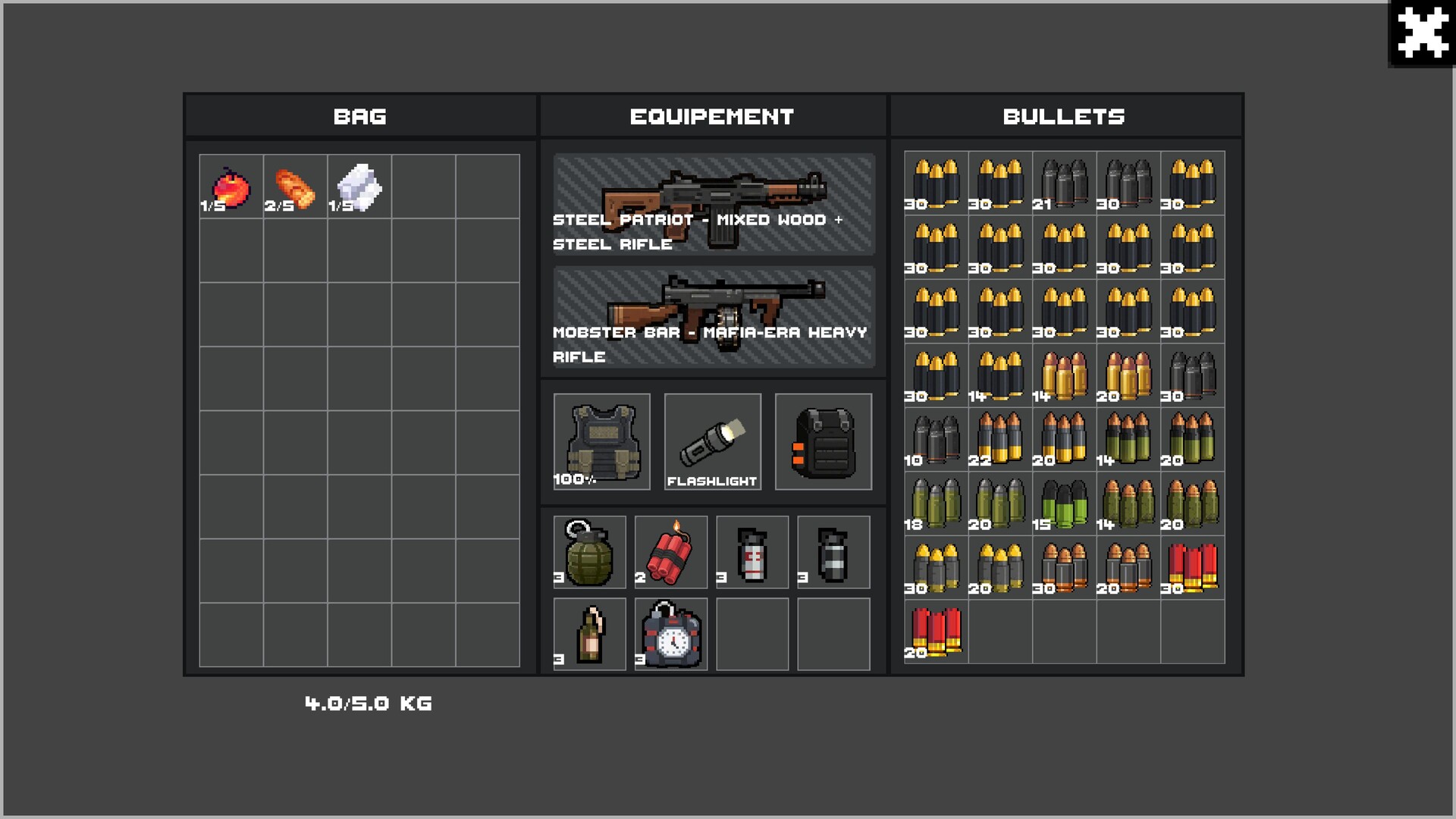Click the equipped body armor at 100%
The image size is (1456, 819).
pyautogui.click(x=600, y=442)
